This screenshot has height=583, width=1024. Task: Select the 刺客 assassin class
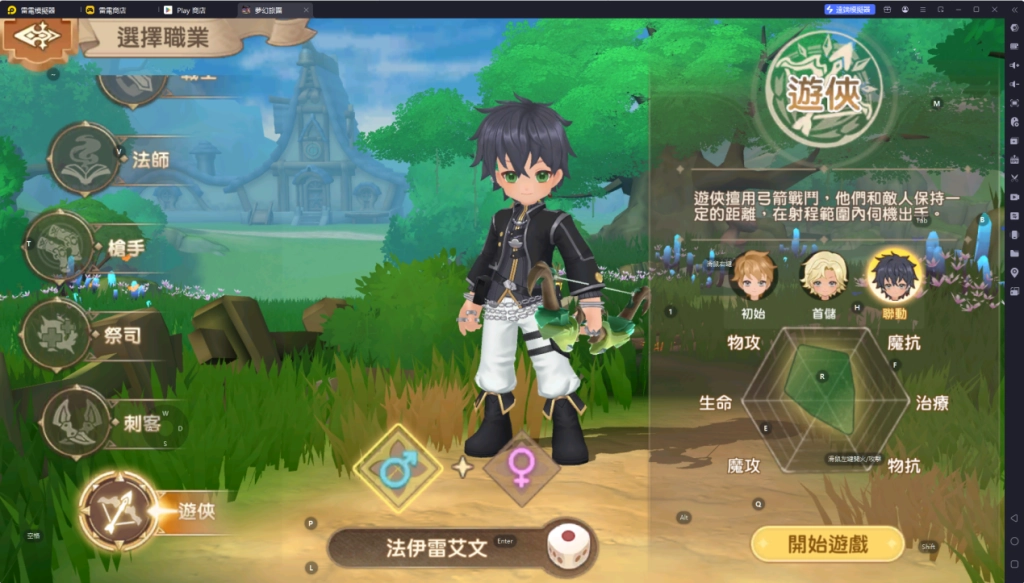(x=76, y=422)
